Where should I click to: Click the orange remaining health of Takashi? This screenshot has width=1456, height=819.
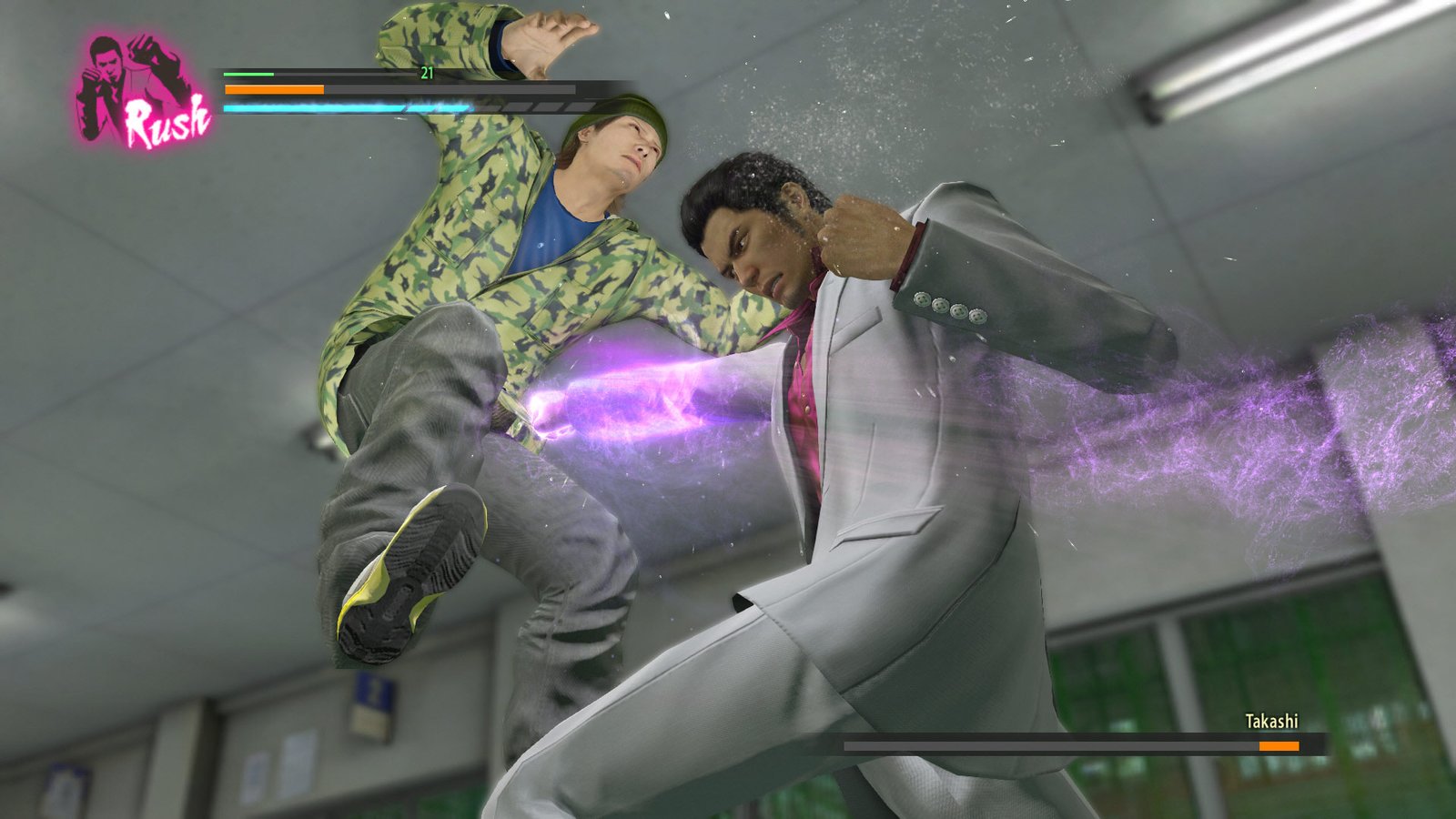point(1278,744)
